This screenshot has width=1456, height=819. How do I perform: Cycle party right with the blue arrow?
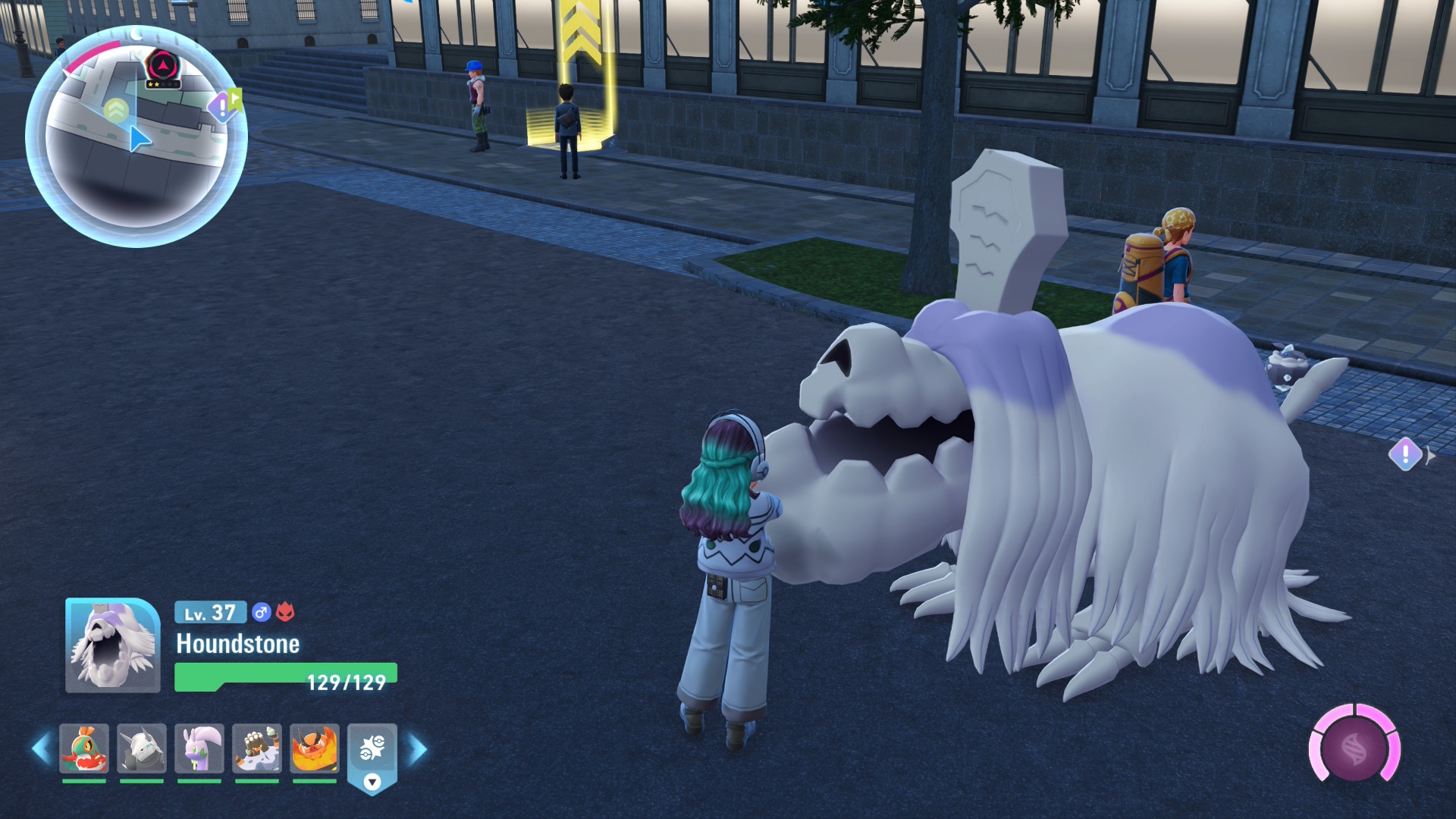[x=418, y=749]
